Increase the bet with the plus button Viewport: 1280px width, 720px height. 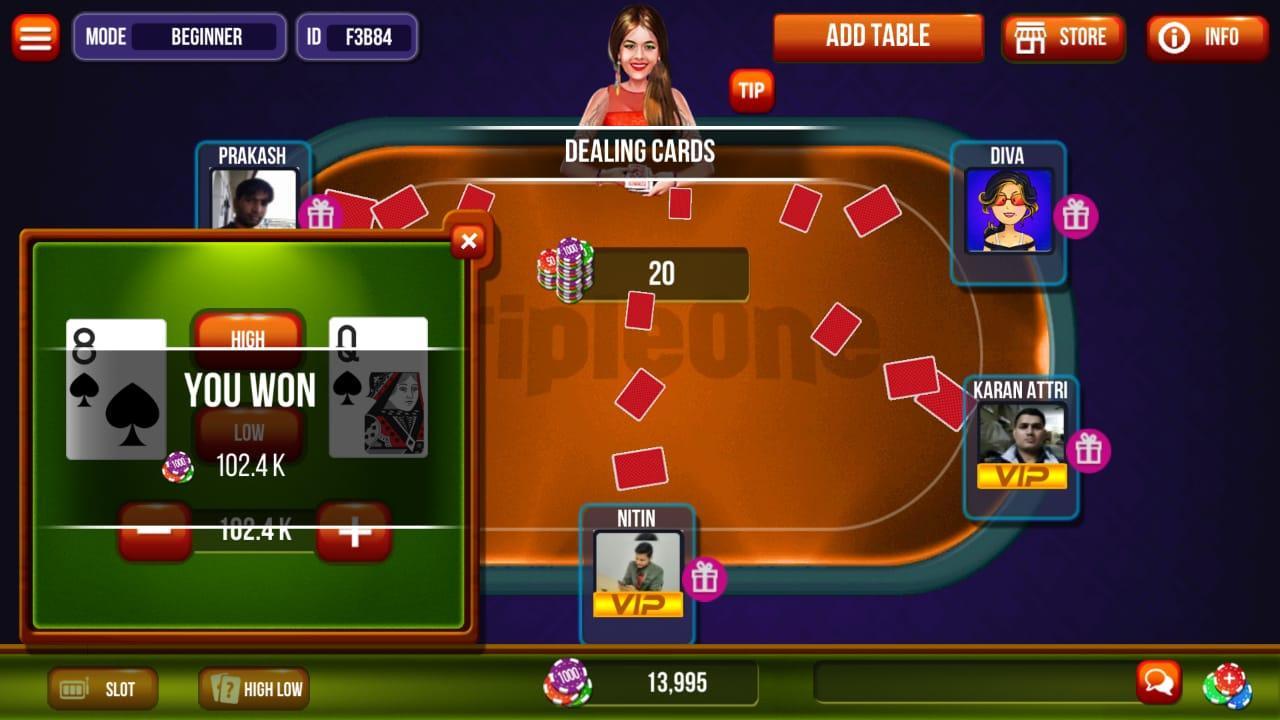click(354, 531)
